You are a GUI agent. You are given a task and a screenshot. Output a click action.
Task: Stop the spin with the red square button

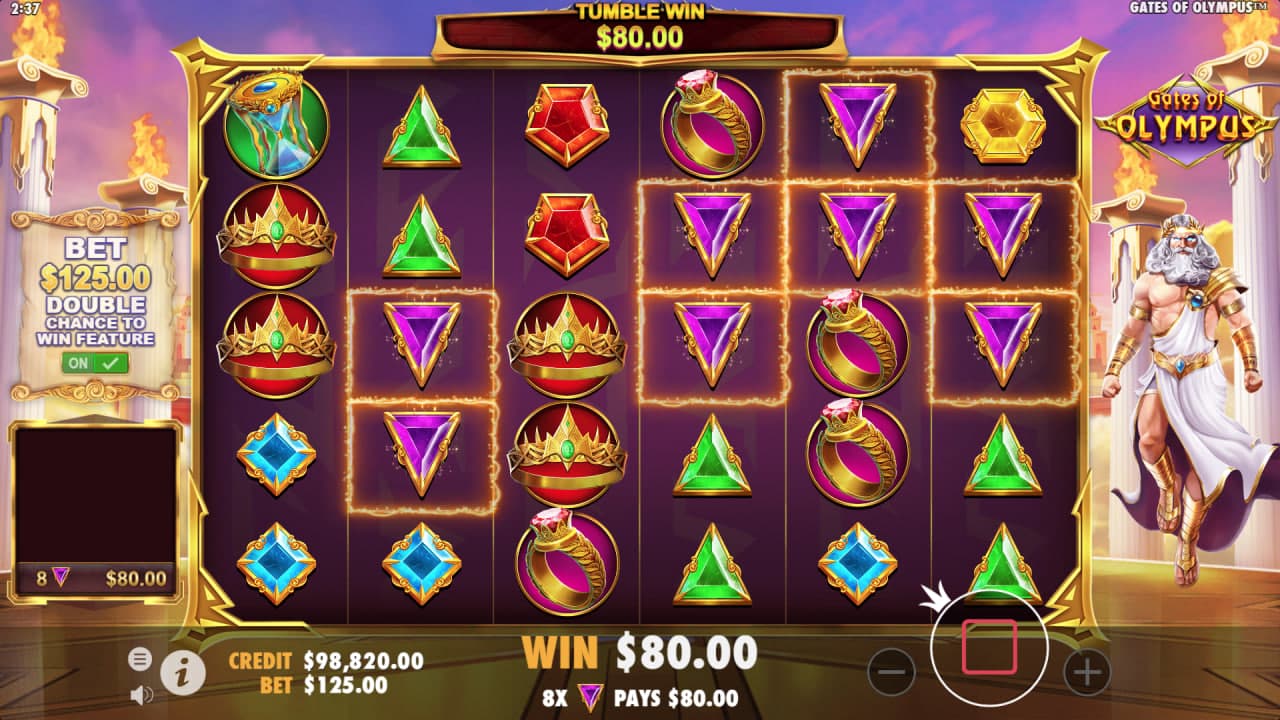989,647
